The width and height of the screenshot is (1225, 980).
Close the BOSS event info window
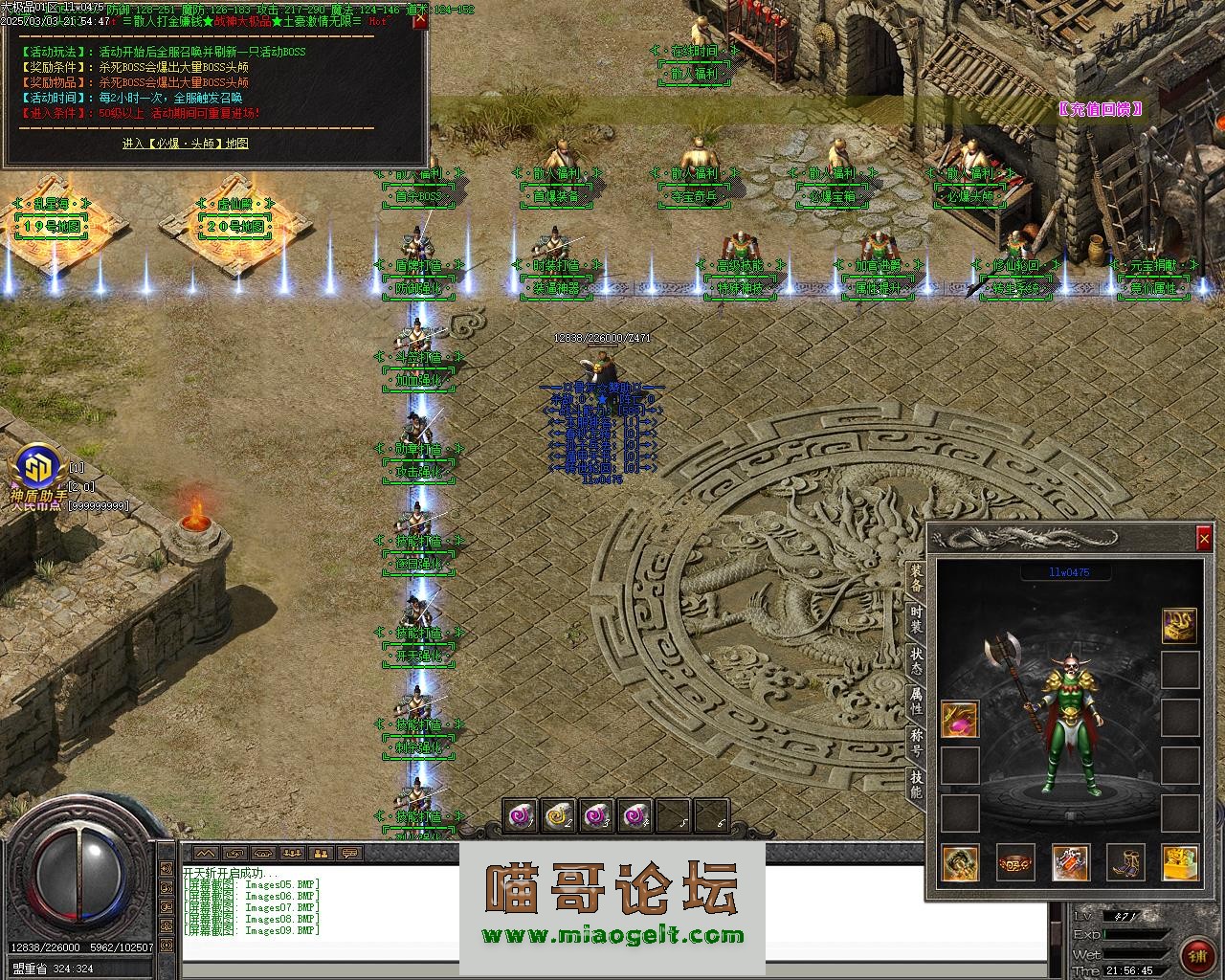419,21
